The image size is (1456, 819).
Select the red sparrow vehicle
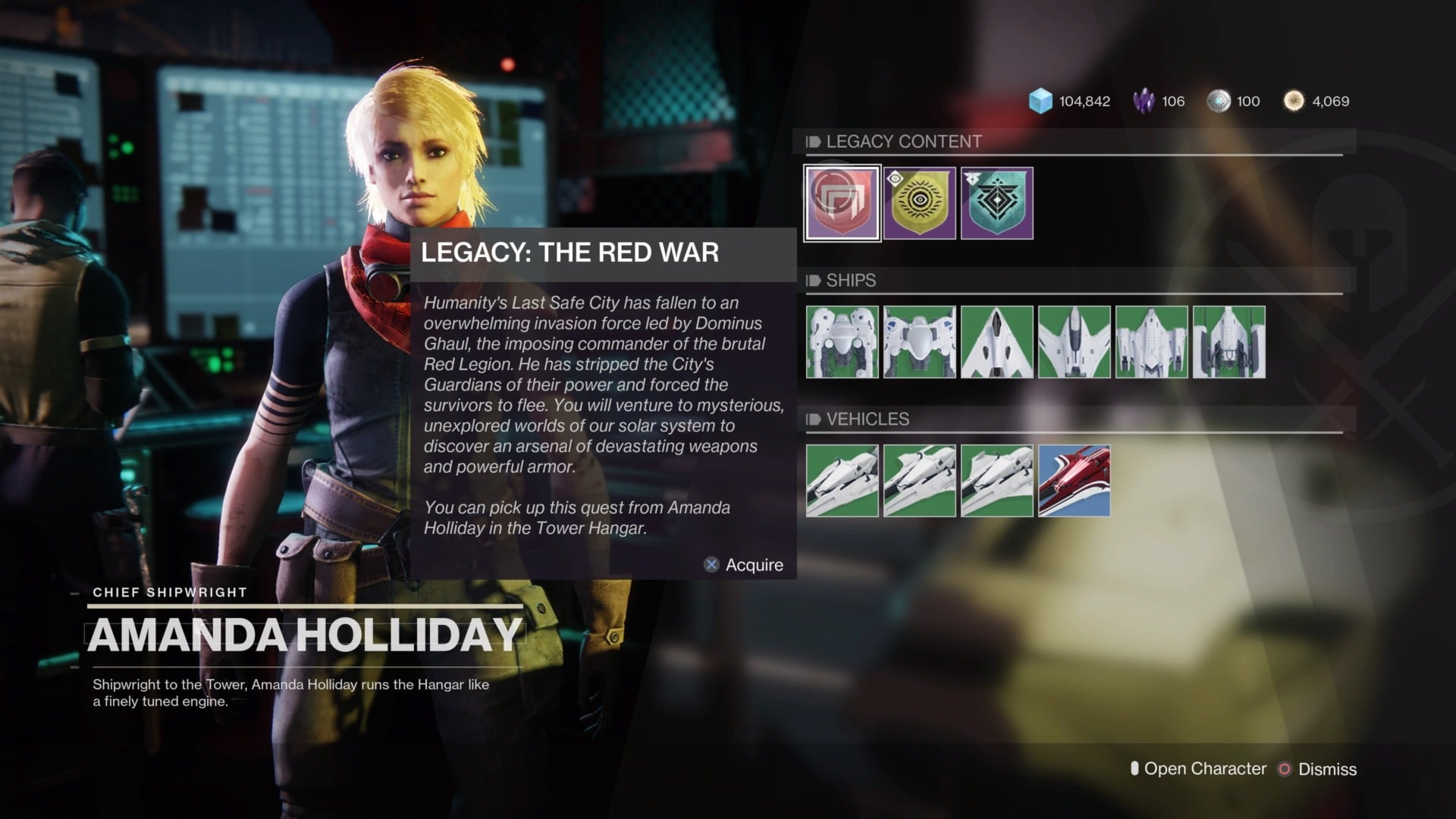[1075, 481]
